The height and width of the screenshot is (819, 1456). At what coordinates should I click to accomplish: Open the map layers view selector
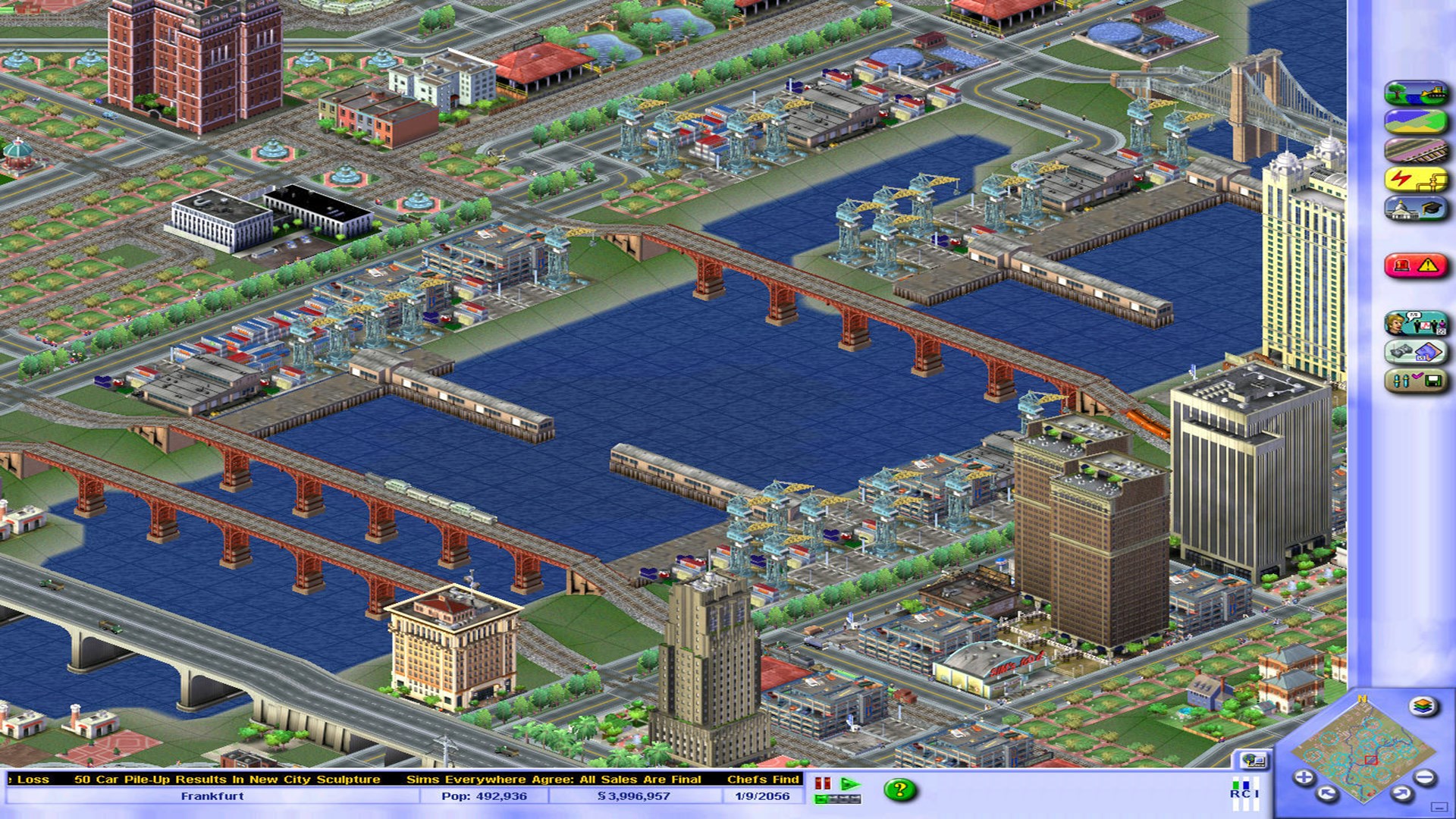[1421, 707]
